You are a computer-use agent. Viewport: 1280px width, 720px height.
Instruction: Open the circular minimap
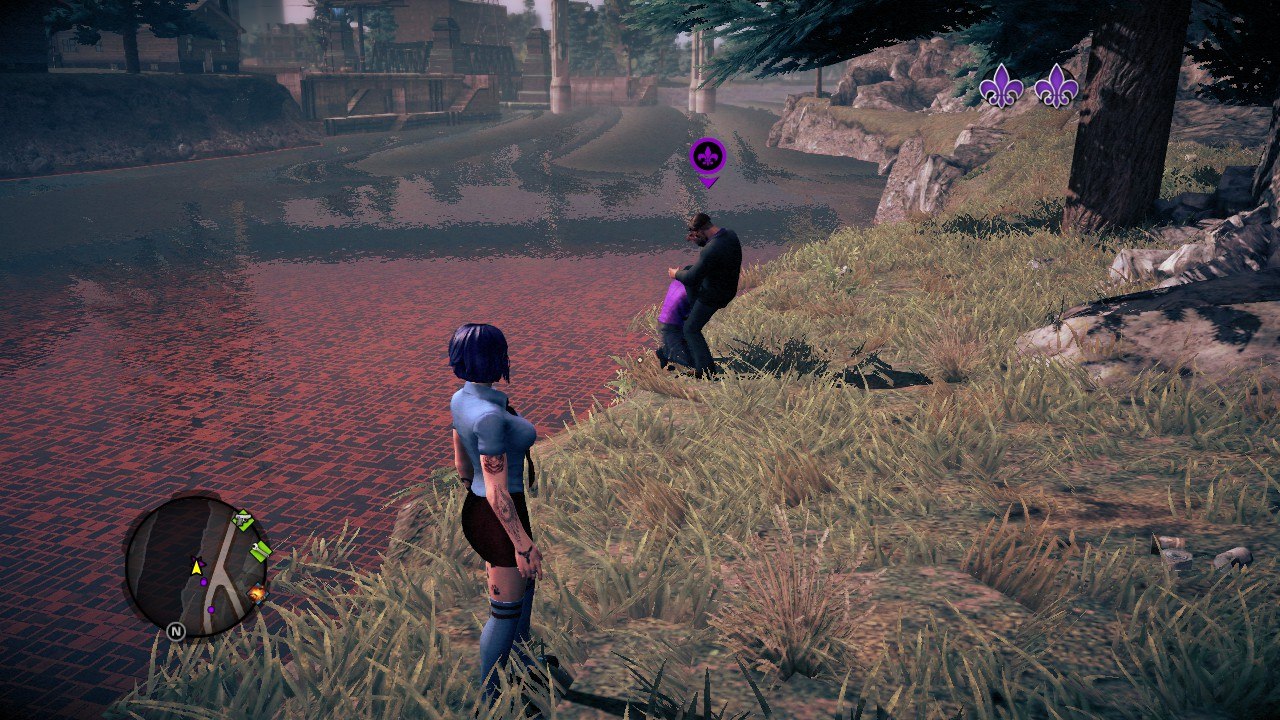(x=196, y=565)
